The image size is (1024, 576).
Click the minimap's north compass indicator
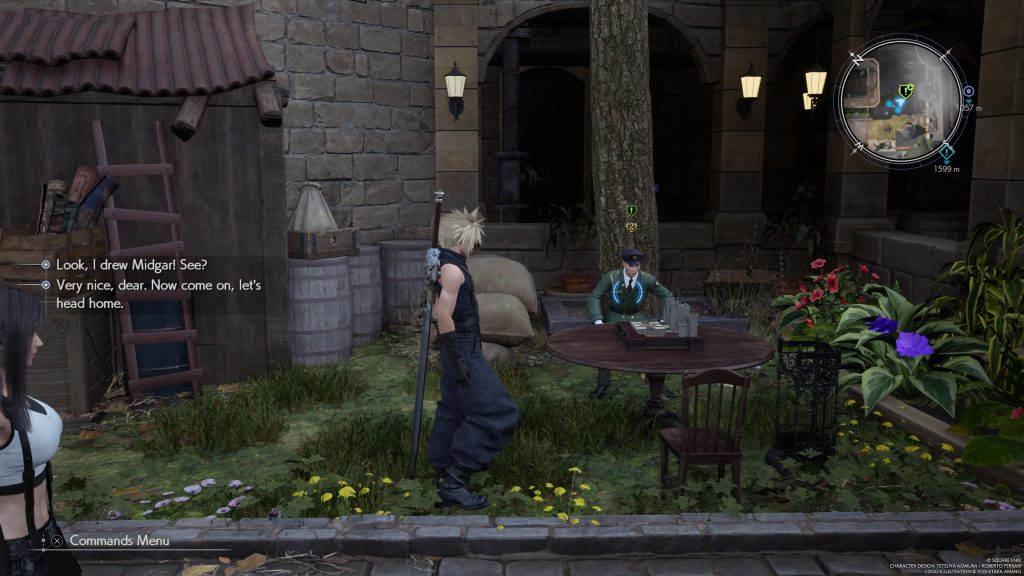855,59
